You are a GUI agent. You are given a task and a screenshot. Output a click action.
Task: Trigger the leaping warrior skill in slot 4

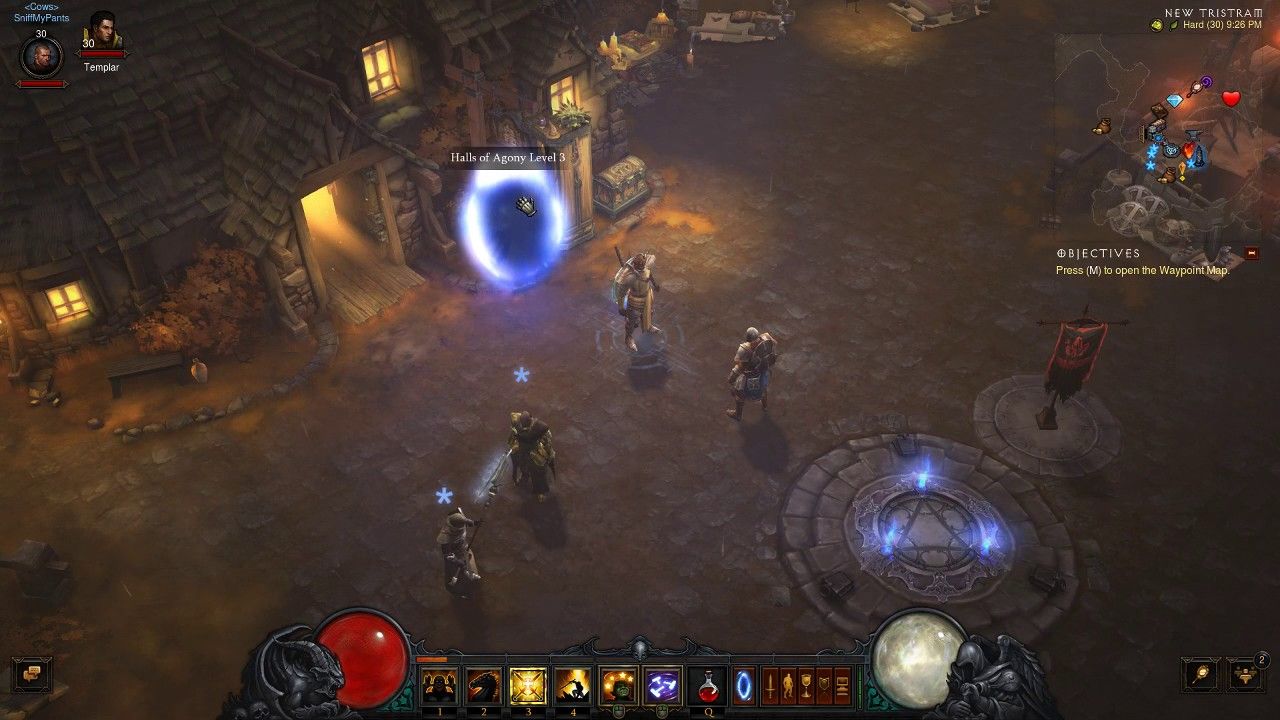coord(572,686)
